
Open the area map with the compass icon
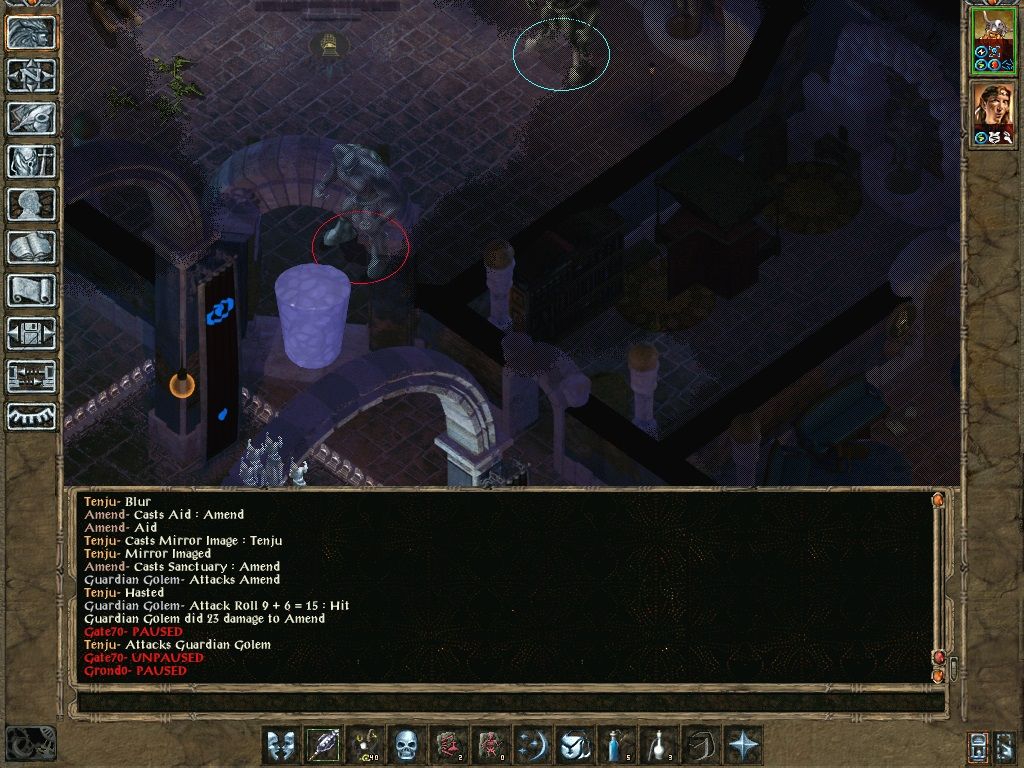coord(31,75)
